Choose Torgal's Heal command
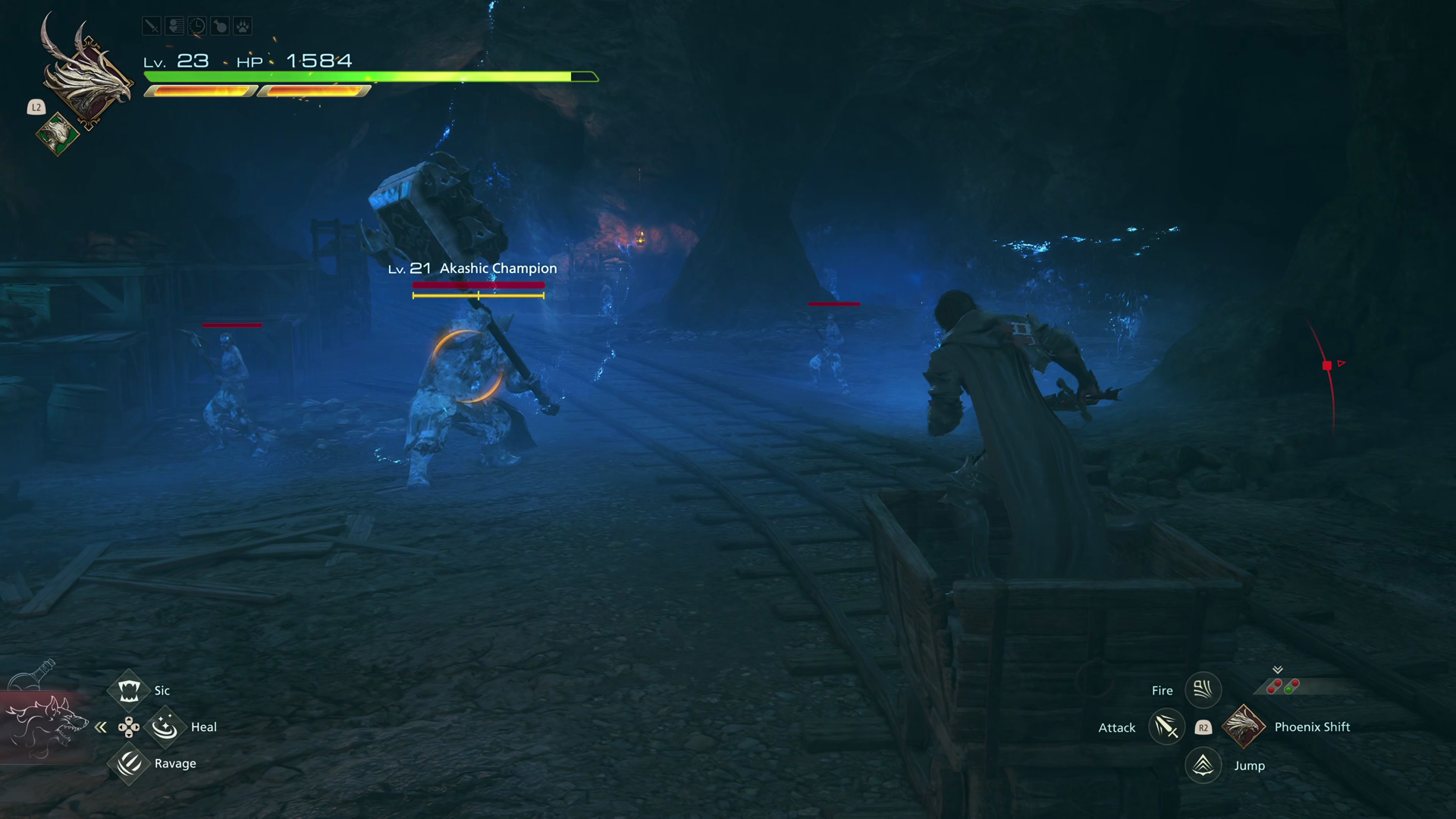Viewport: 1456px width, 819px height. coord(165,727)
